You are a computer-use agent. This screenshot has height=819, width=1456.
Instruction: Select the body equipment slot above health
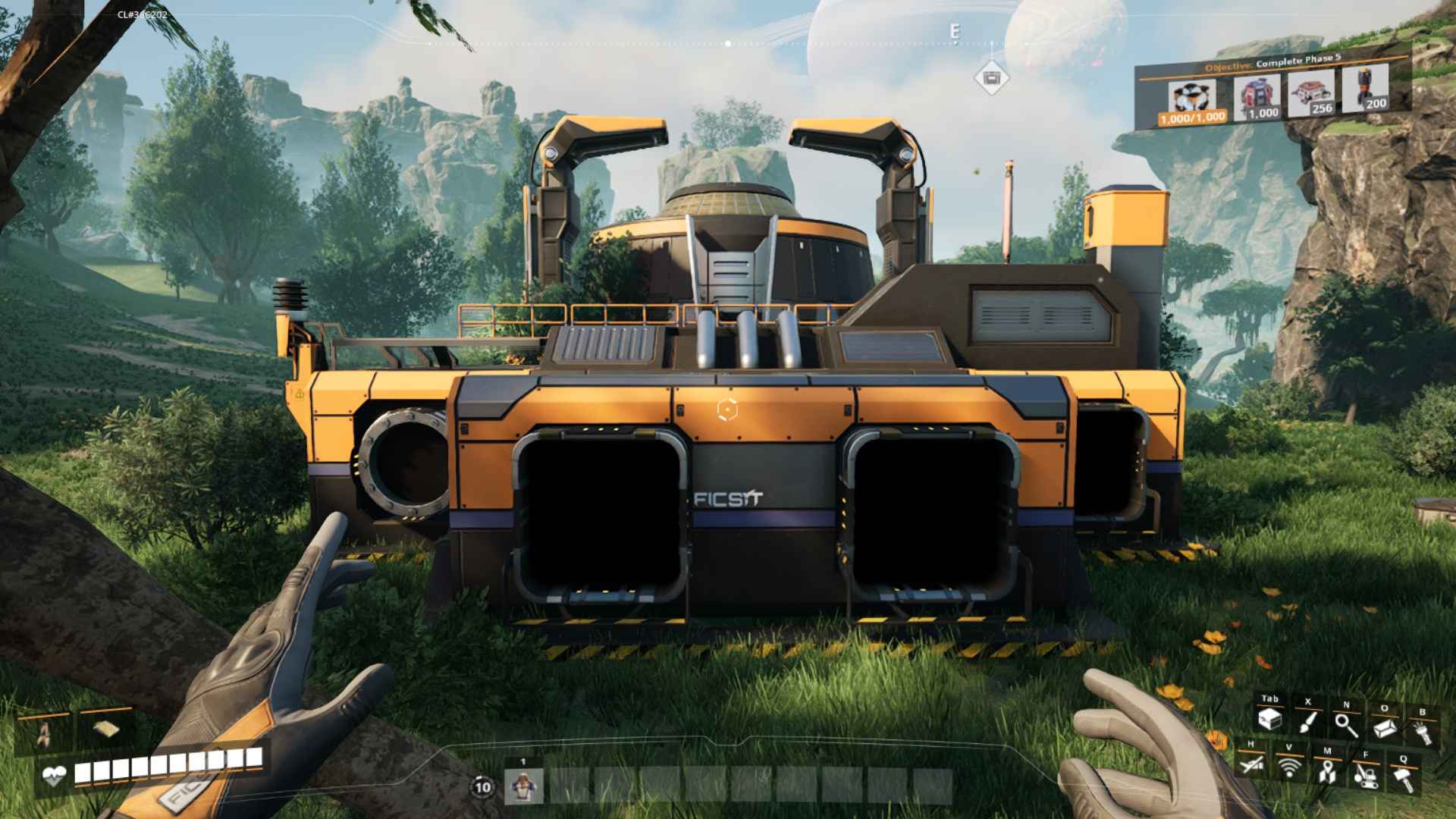pyautogui.click(x=45, y=732)
